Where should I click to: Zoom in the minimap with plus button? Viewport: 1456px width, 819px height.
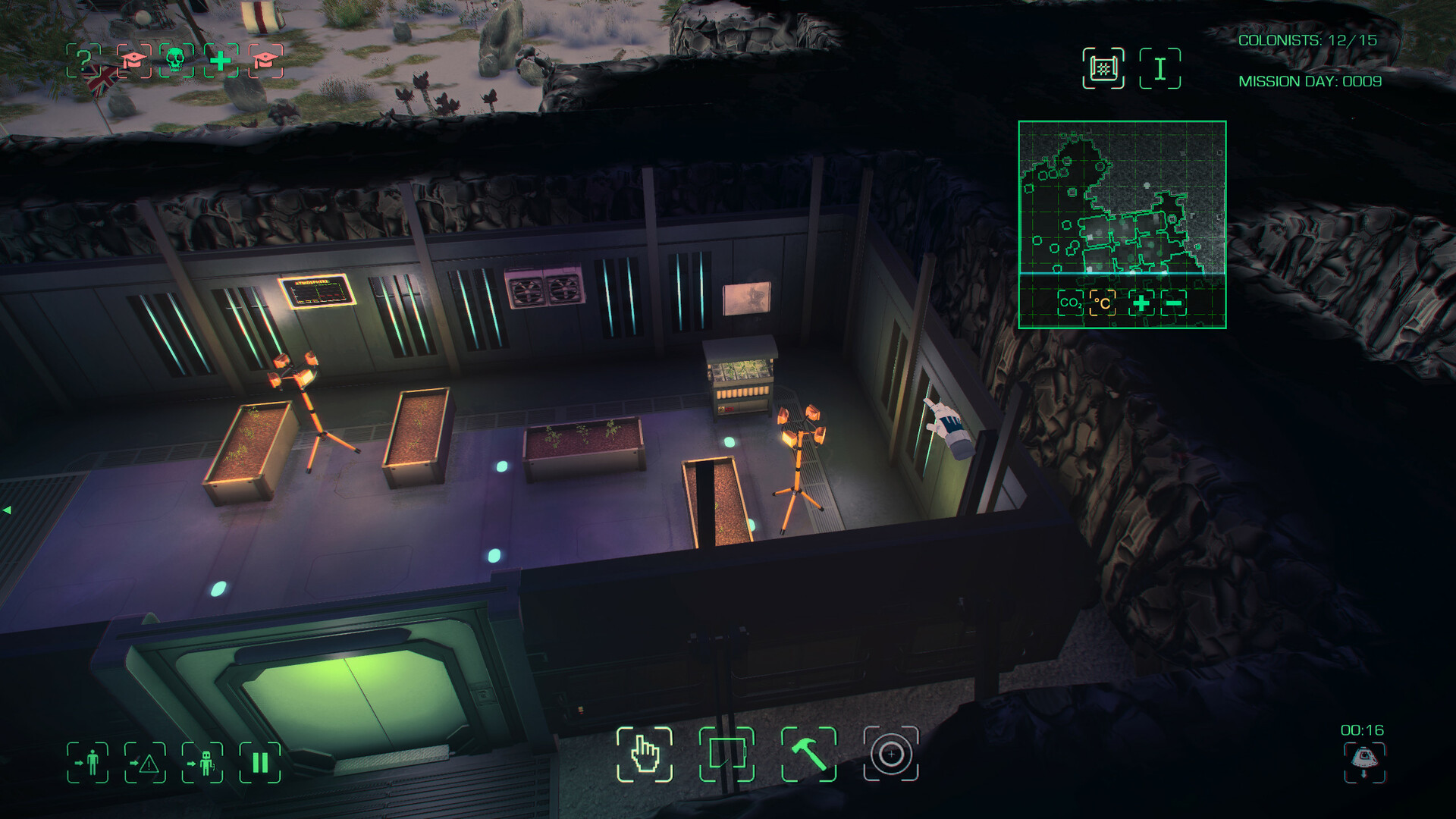click(1141, 303)
